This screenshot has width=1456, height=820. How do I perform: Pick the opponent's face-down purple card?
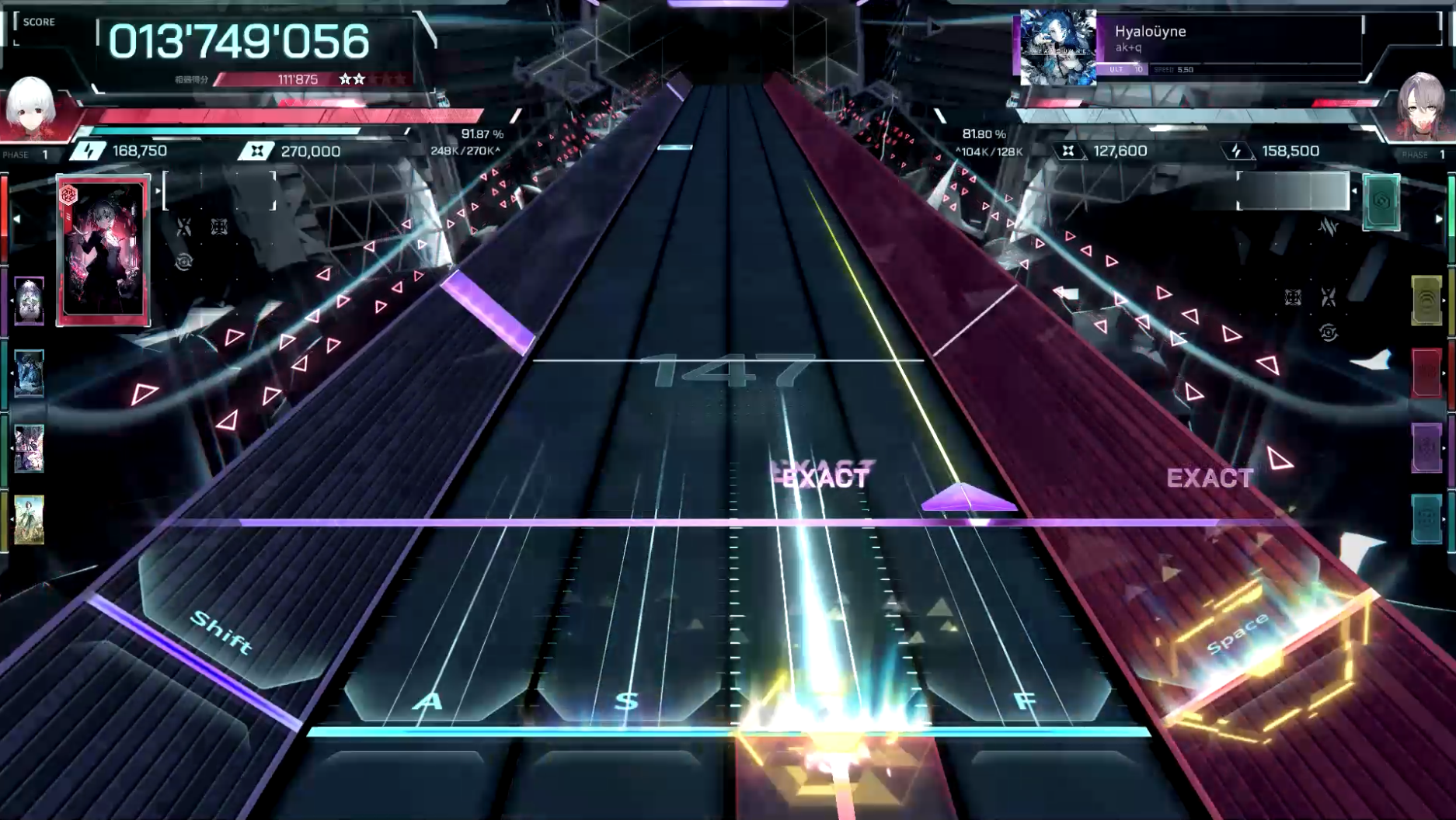pyautogui.click(x=1426, y=447)
